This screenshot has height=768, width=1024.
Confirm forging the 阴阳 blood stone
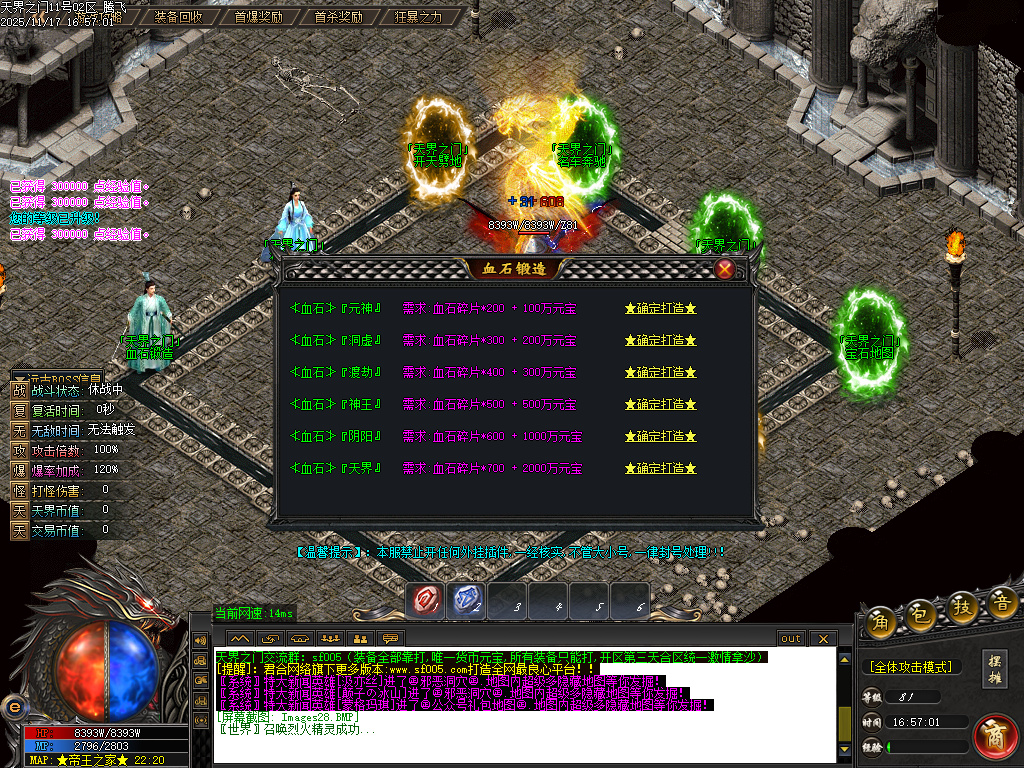pos(660,436)
